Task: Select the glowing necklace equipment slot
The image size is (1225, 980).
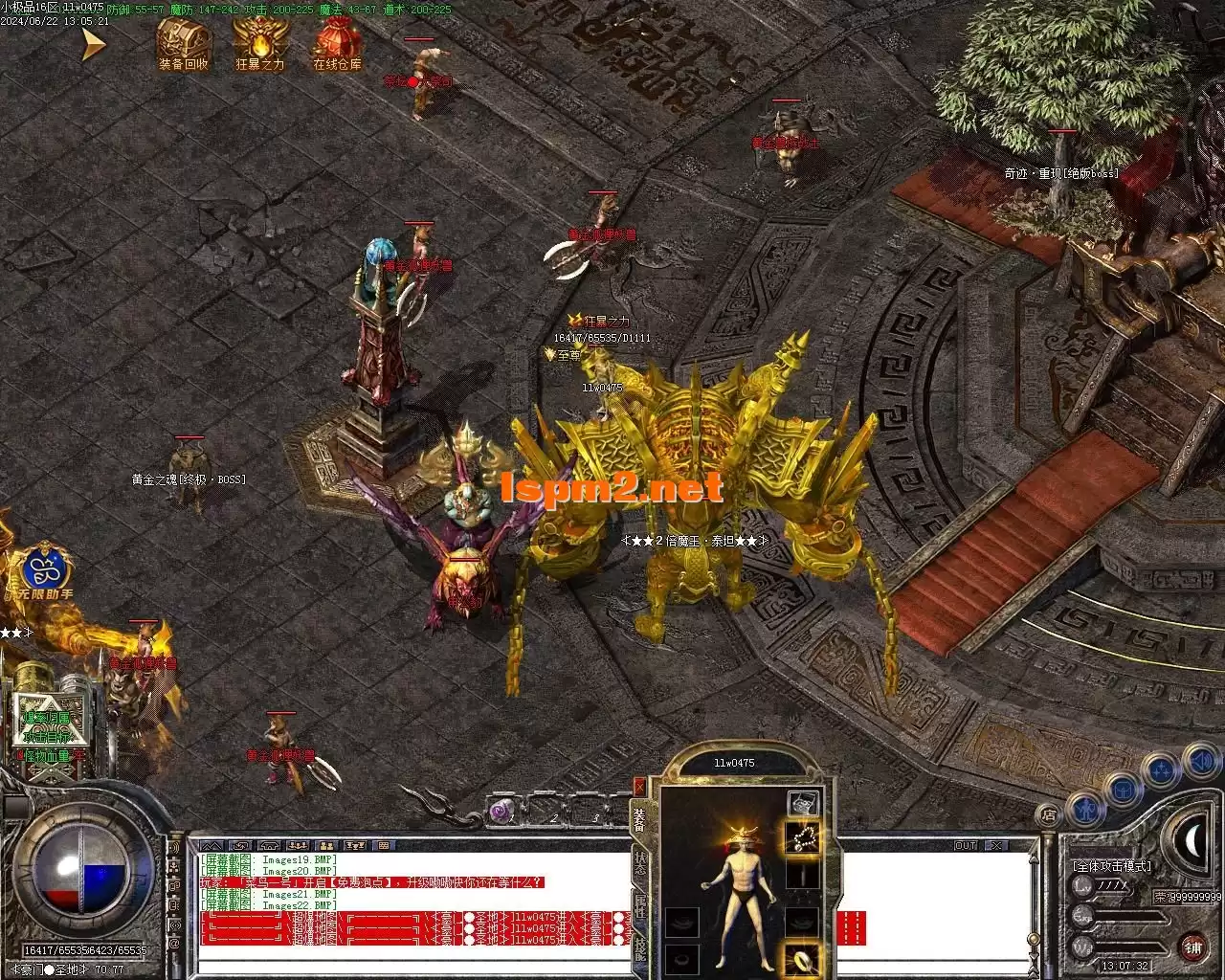Action: coord(802,839)
